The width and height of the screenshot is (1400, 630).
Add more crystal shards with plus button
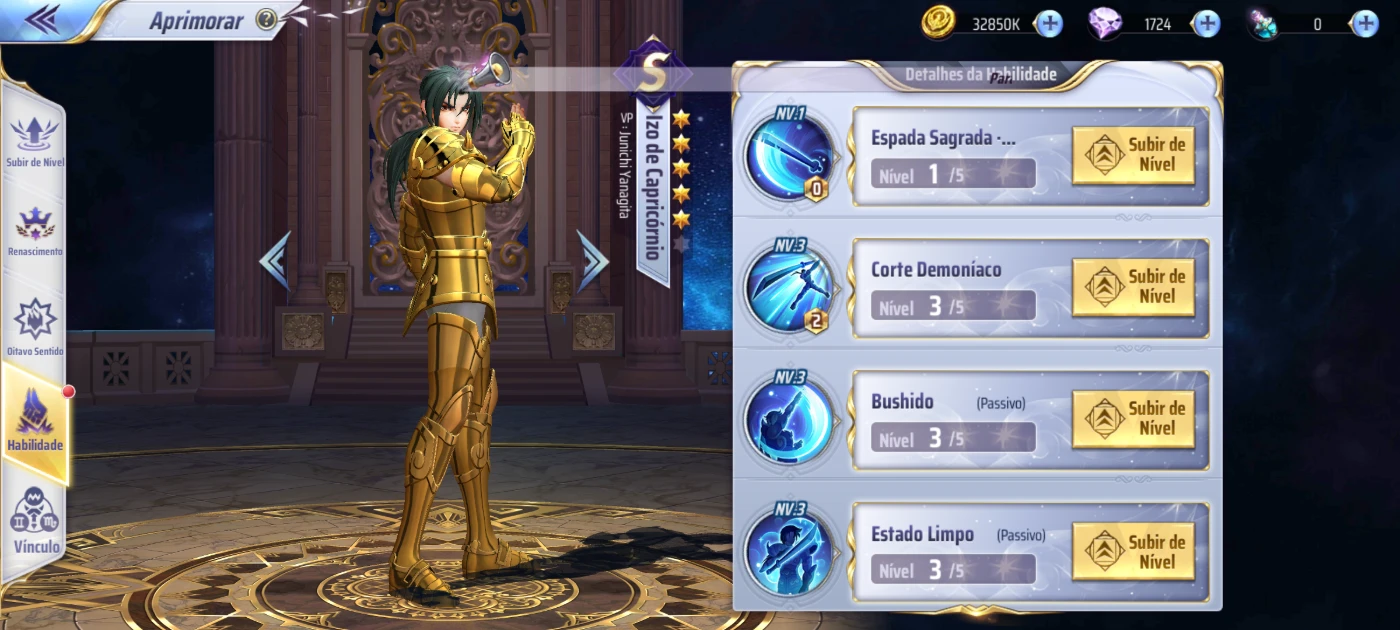tap(1364, 23)
